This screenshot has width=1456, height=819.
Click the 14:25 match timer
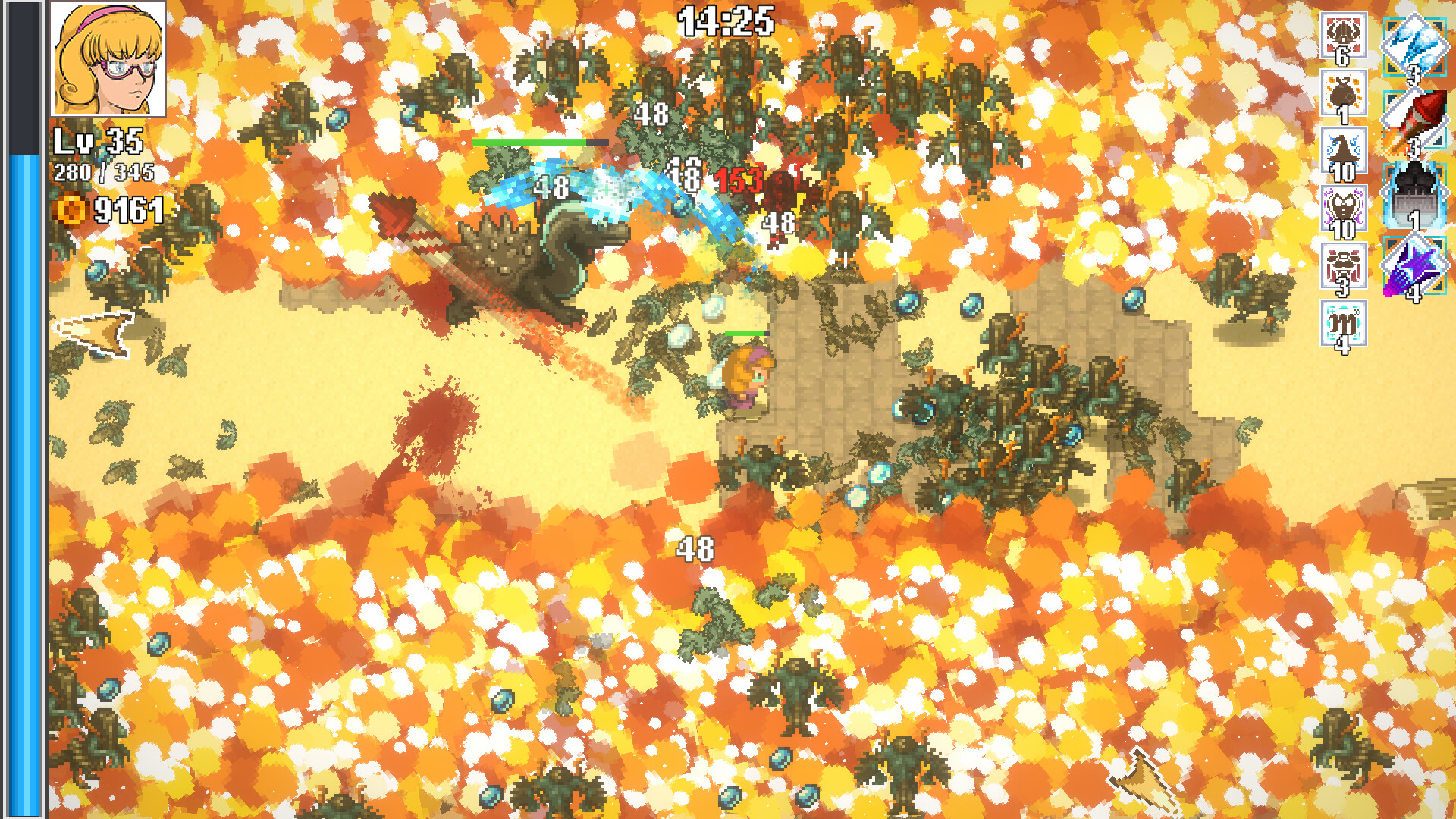(x=724, y=19)
